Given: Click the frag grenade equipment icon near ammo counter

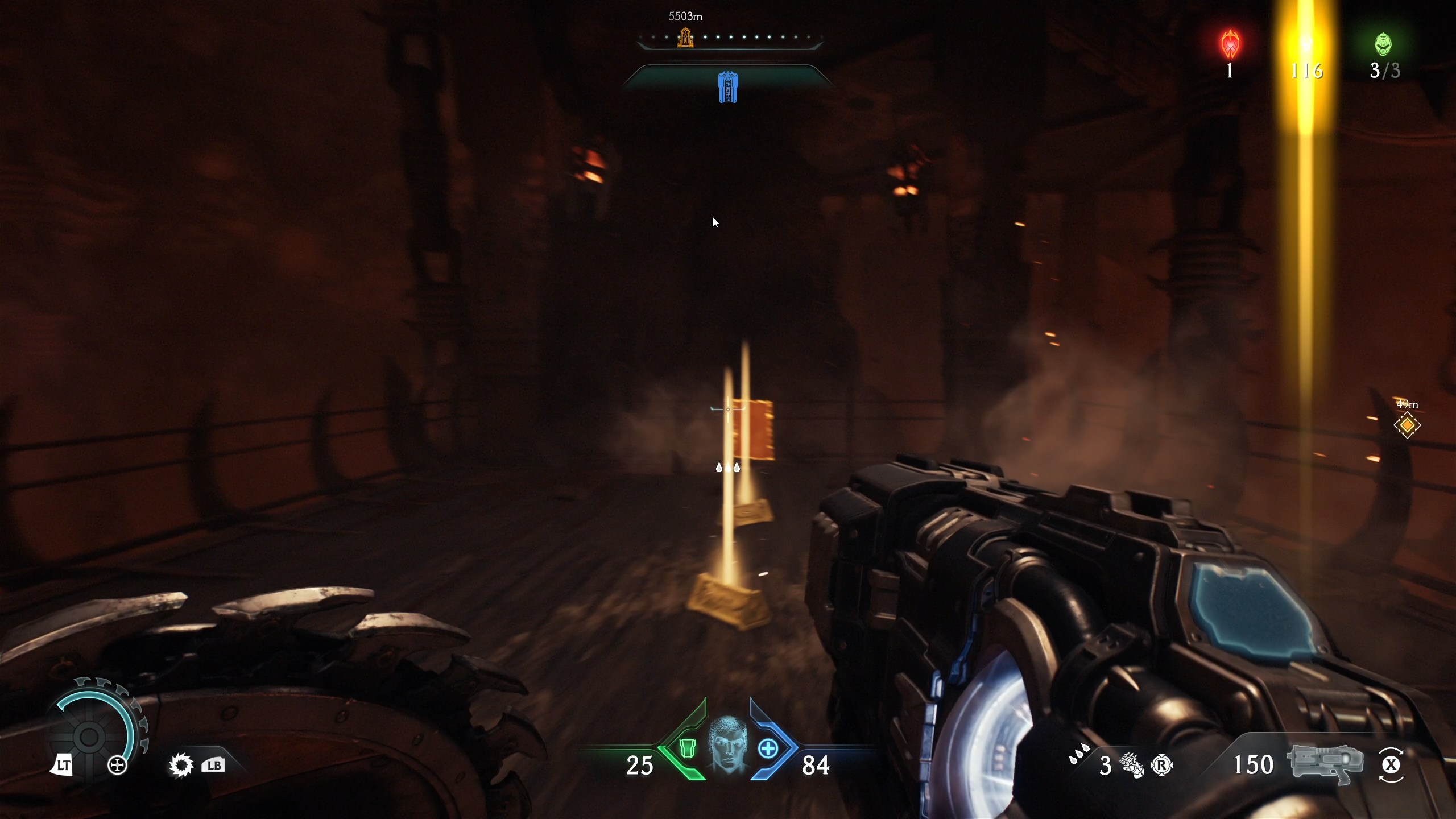Looking at the screenshot, I should 1132,765.
